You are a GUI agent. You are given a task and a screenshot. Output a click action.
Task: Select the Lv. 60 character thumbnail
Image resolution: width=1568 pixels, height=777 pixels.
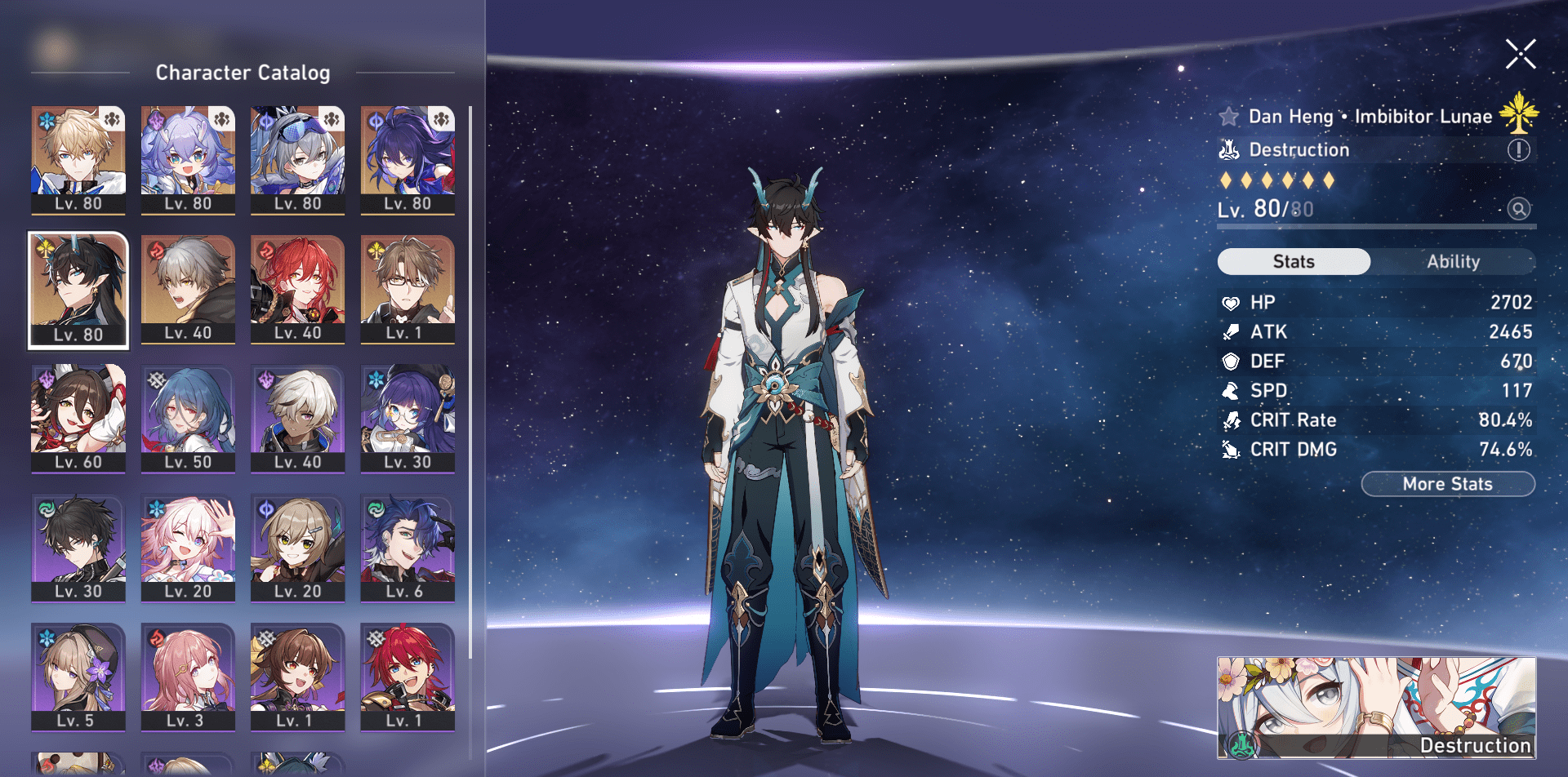tap(78, 419)
